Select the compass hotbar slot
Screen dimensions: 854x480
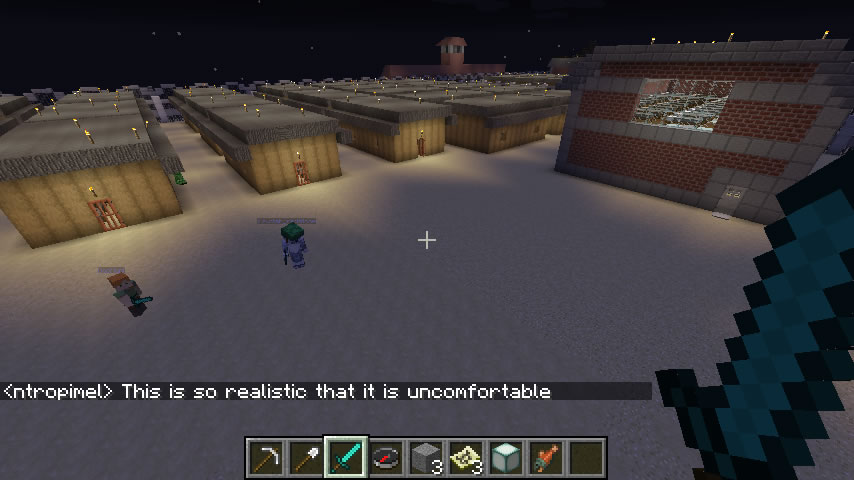[386, 457]
